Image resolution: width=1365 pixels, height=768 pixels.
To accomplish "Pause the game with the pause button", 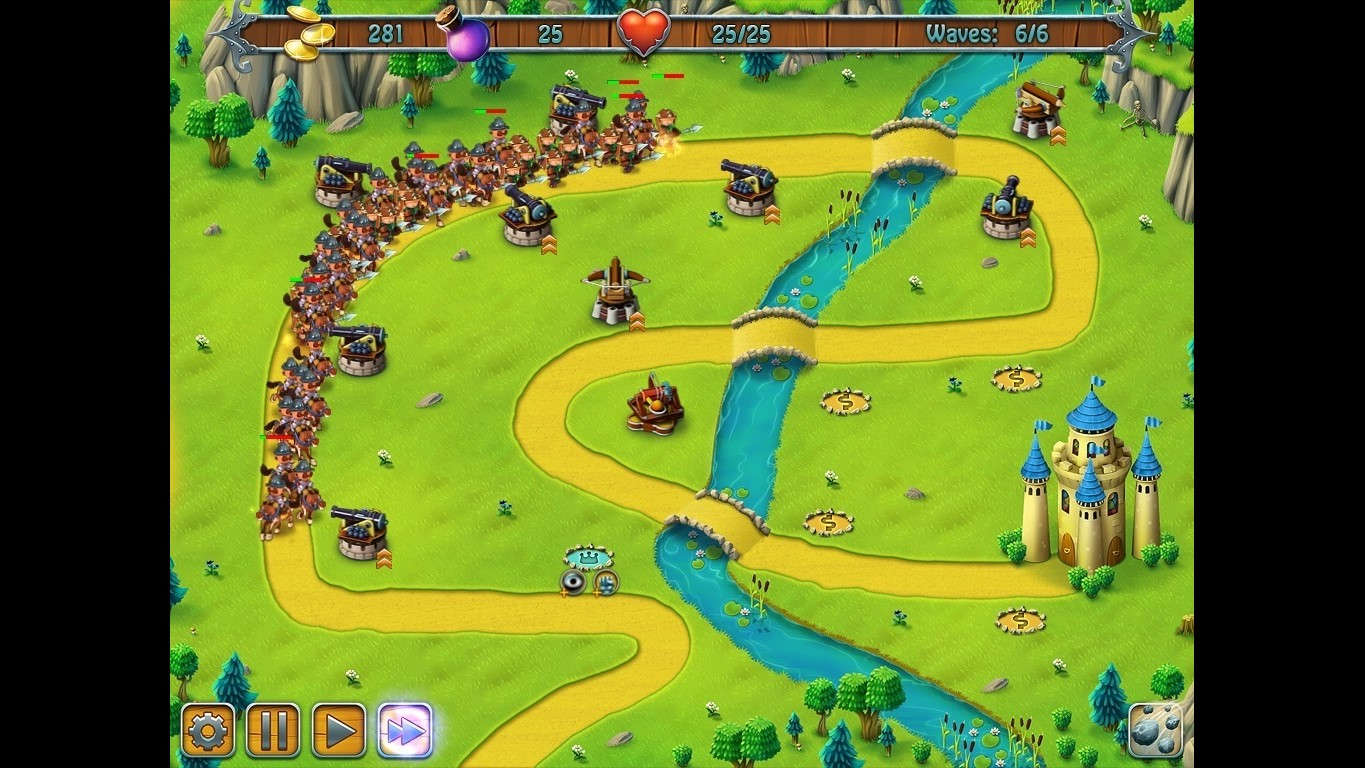I will 273,730.
